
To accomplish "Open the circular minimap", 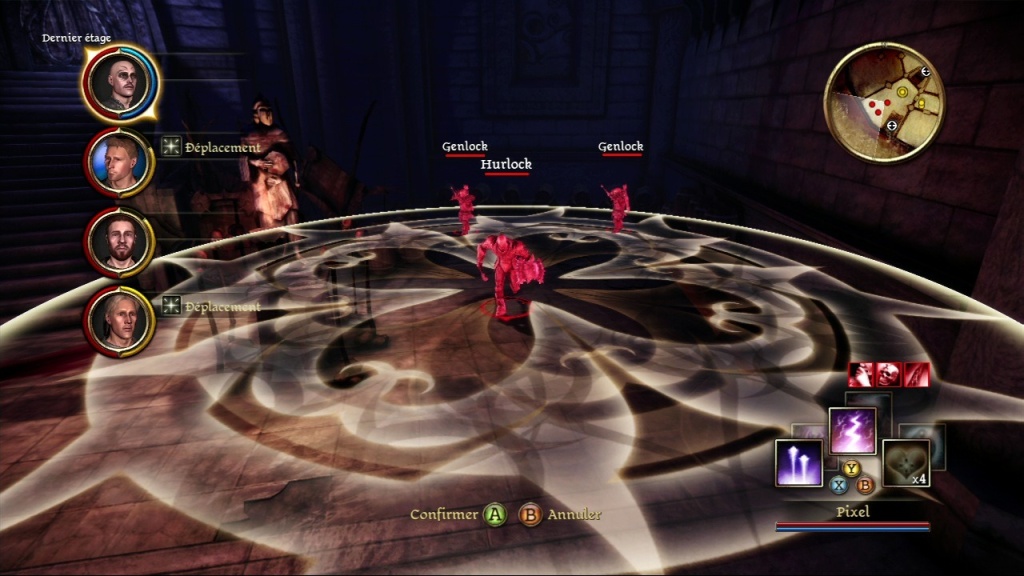I will click(x=884, y=102).
